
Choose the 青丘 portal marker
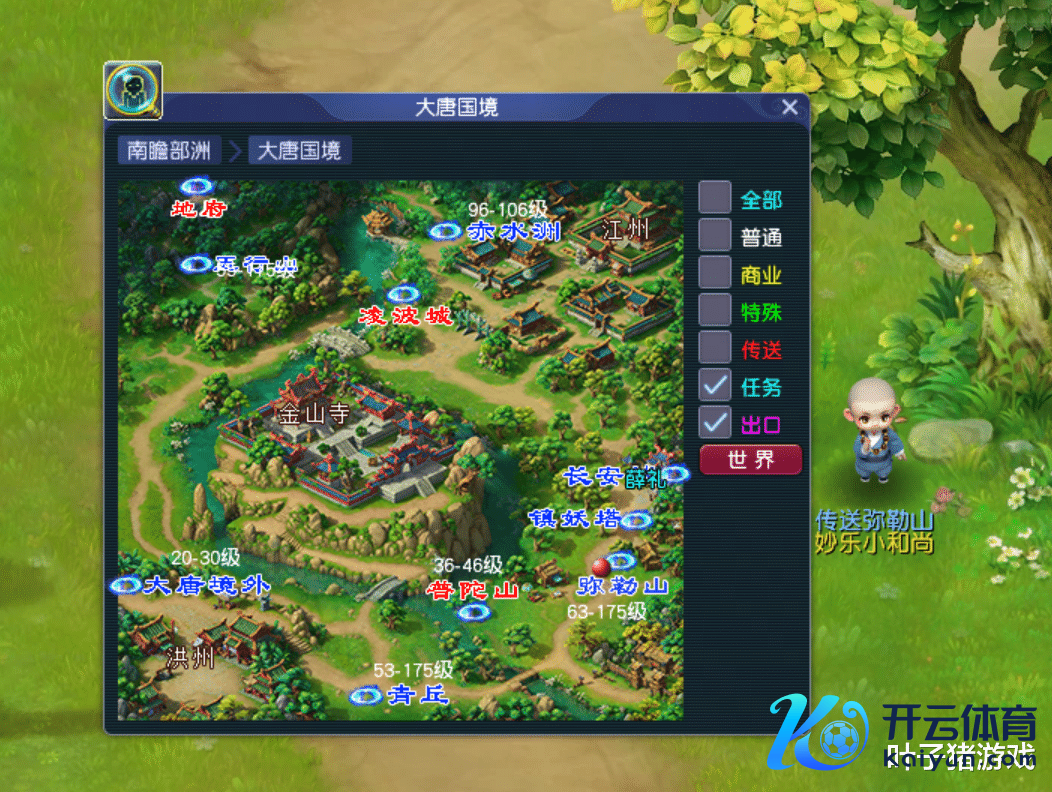(366, 695)
